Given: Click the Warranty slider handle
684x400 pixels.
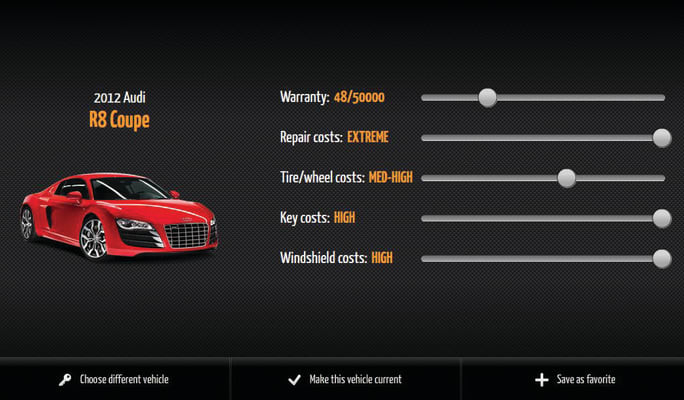Looking at the screenshot, I should [487, 97].
